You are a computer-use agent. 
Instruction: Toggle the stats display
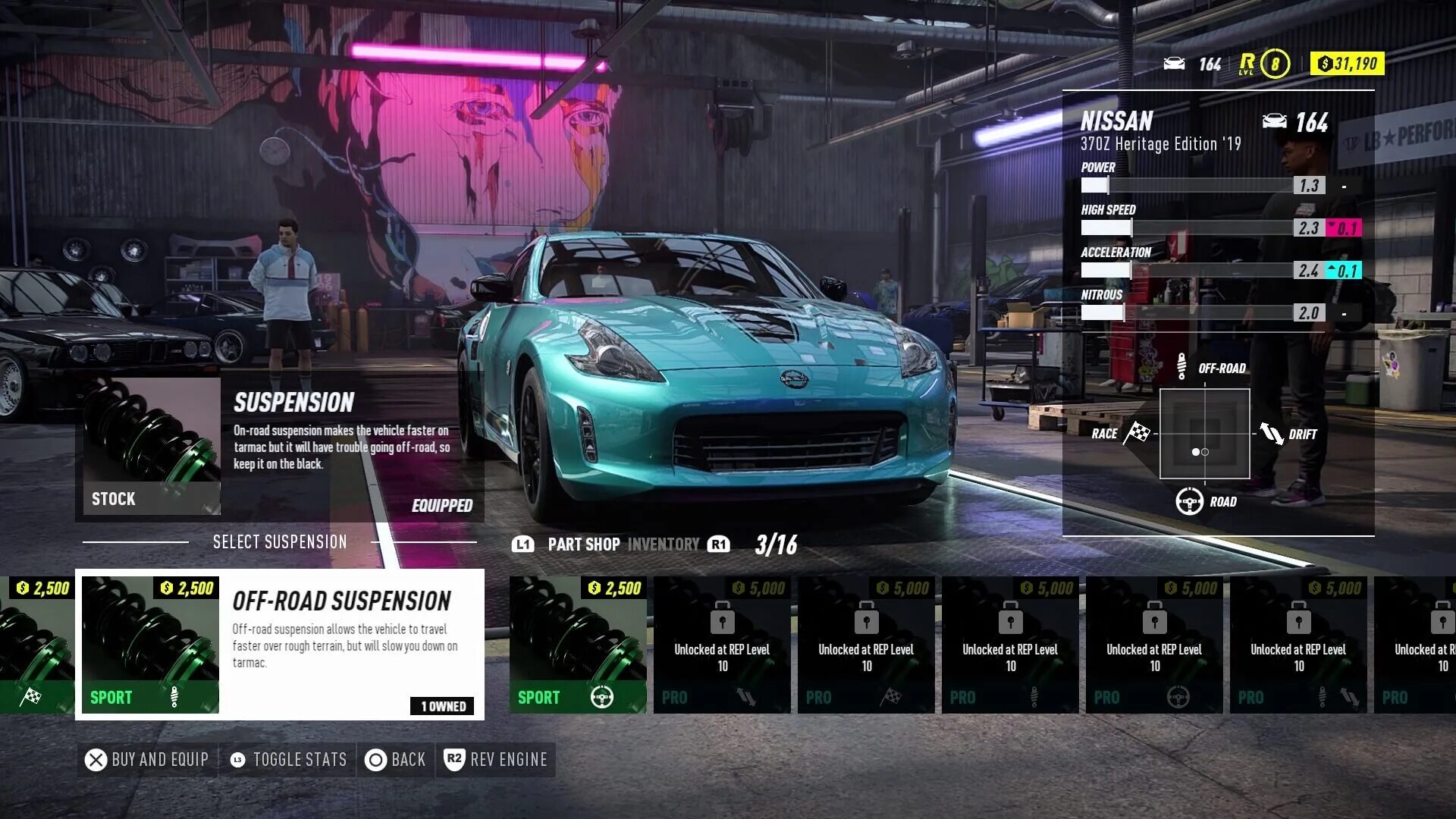point(288,760)
